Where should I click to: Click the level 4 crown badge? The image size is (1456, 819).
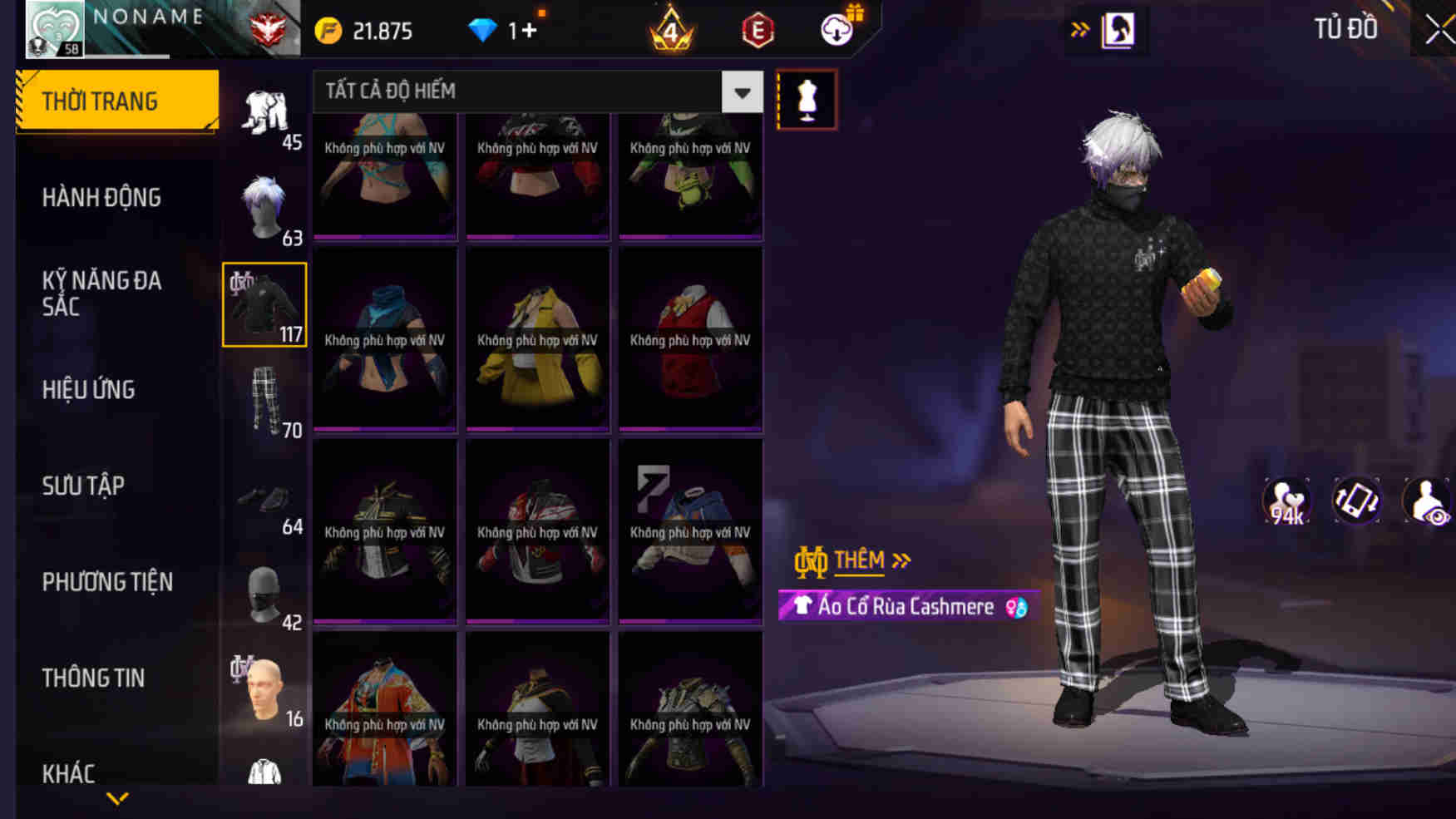669,29
